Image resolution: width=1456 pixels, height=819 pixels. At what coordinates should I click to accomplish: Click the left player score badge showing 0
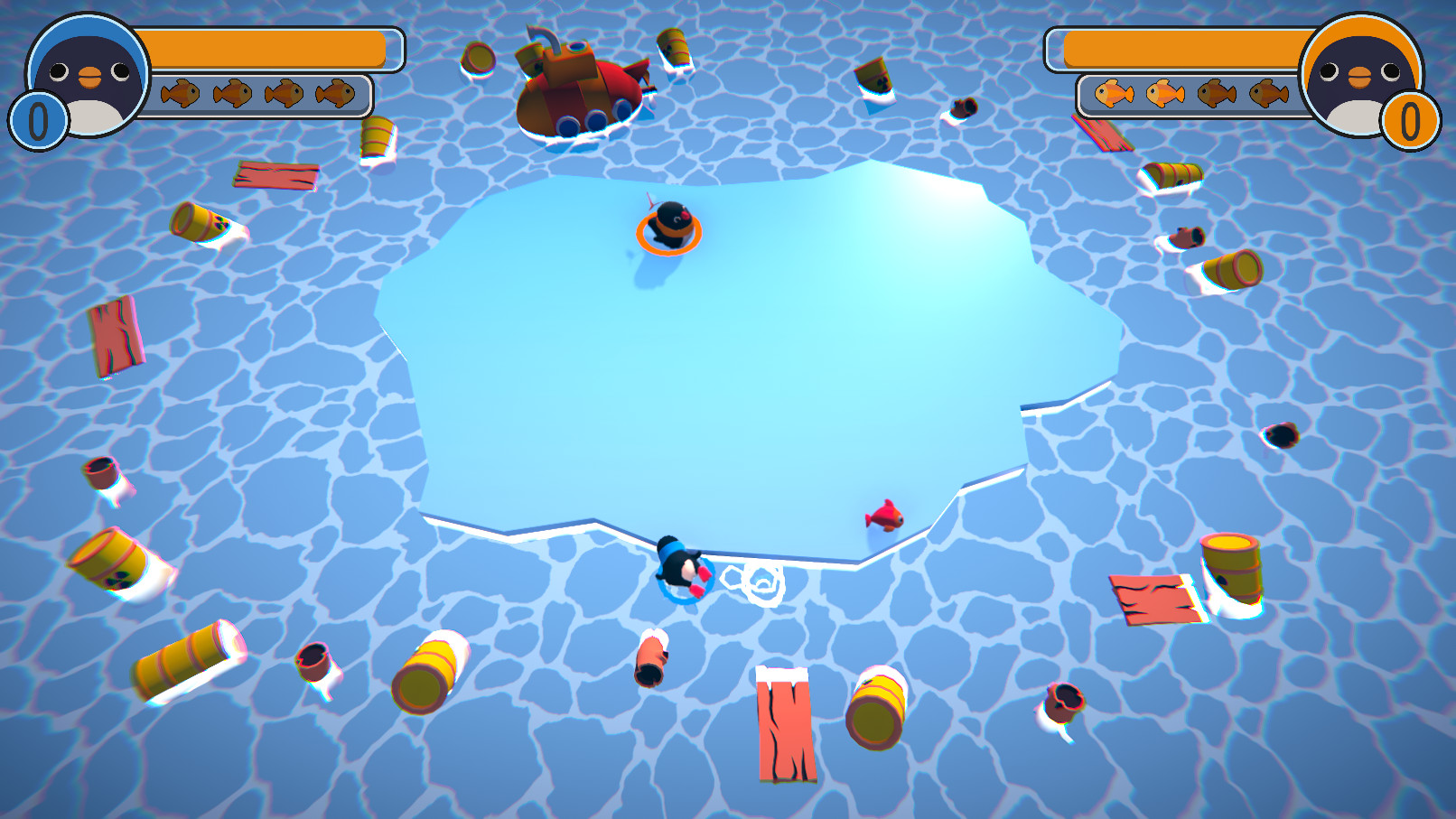tap(36, 116)
